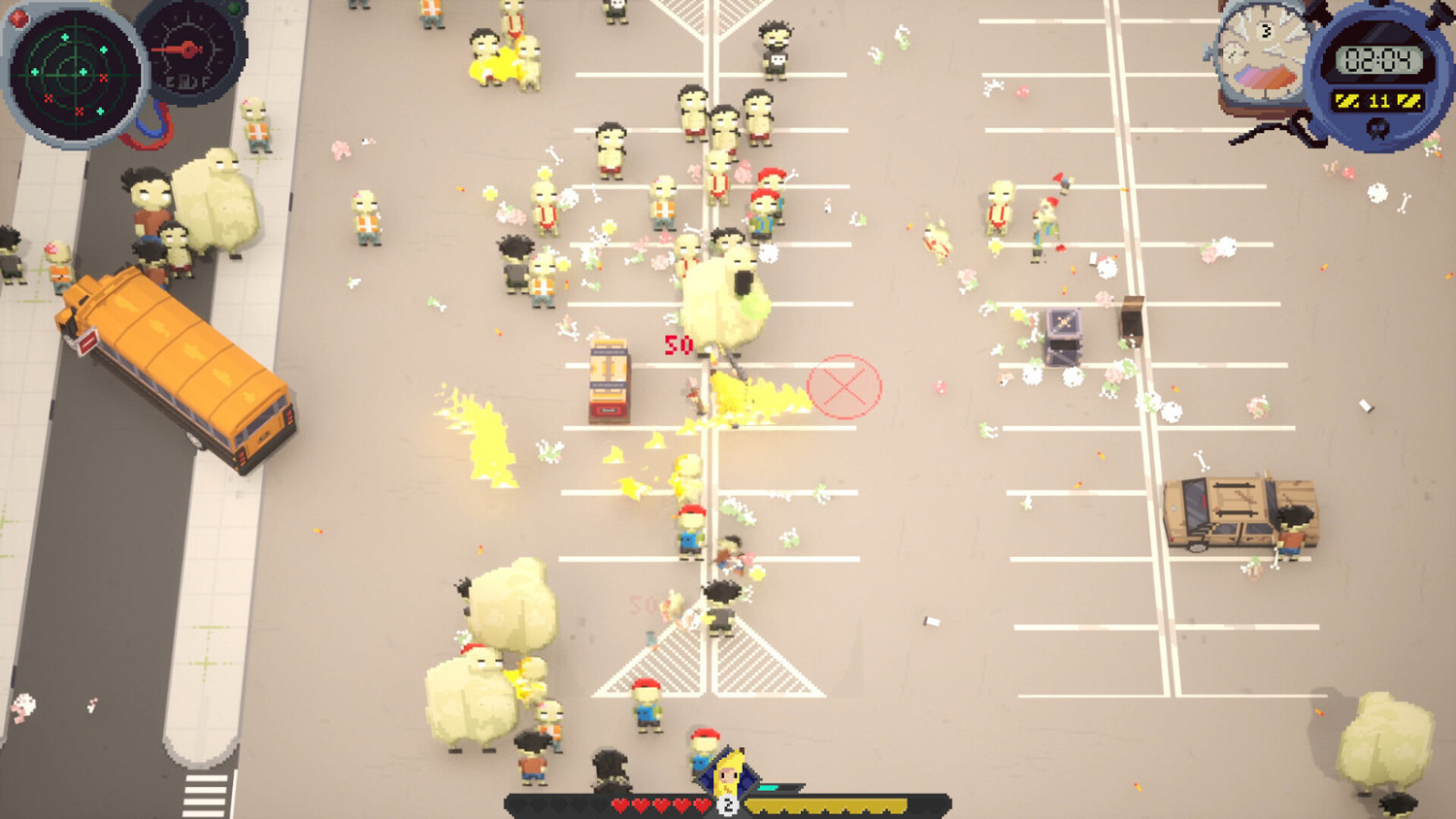The image size is (1456, 819).
Task: Click the level 2 badge on the HUD
Action: tap(727, 804)
